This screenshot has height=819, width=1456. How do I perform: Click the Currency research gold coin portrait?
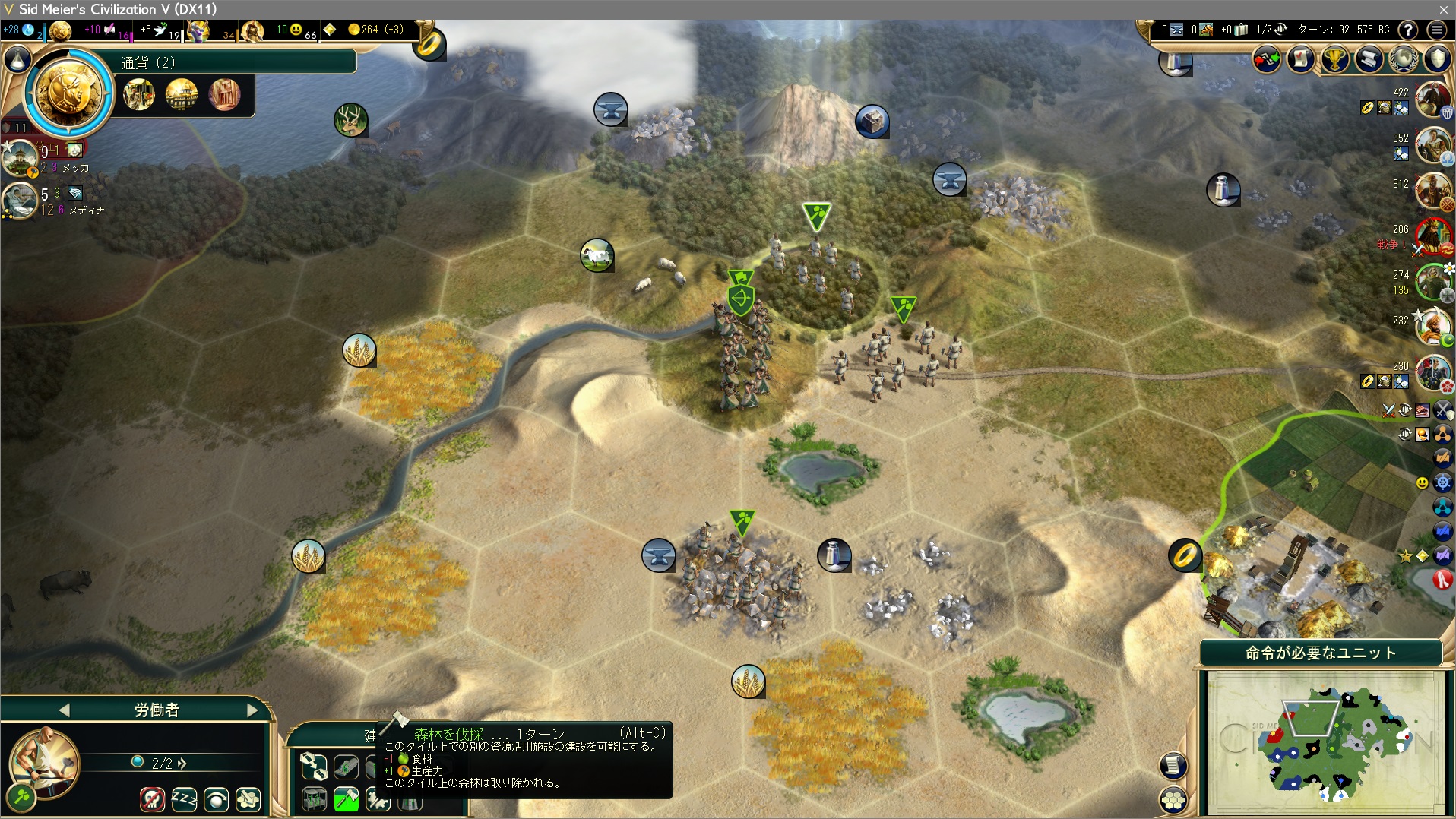pos(68,93)
